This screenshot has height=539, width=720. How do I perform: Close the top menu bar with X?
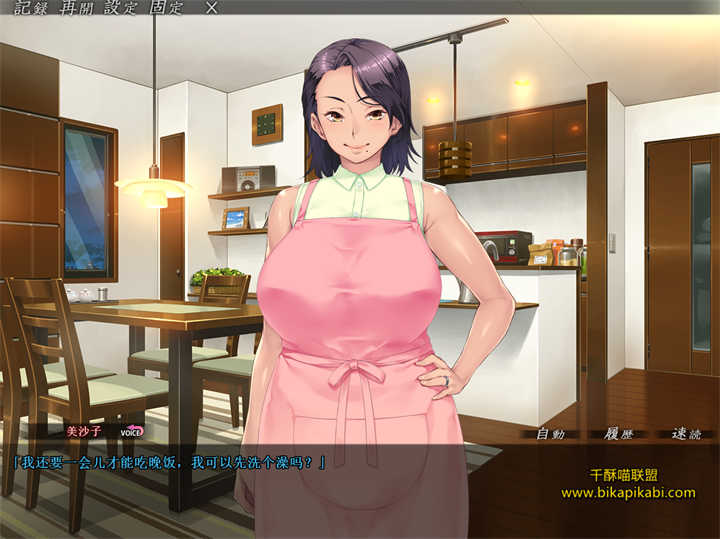click(x=210, y=8)
